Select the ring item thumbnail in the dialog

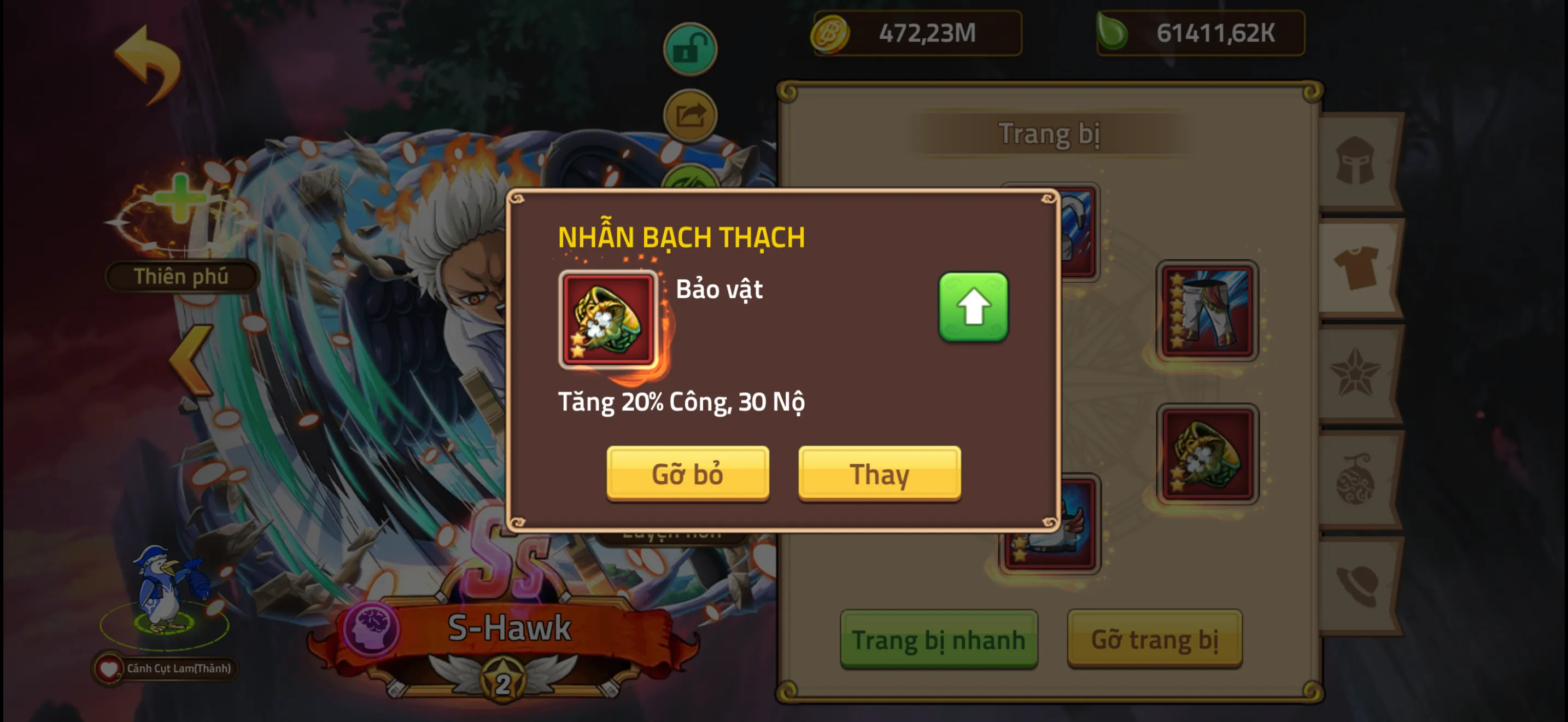click(607, 319)
